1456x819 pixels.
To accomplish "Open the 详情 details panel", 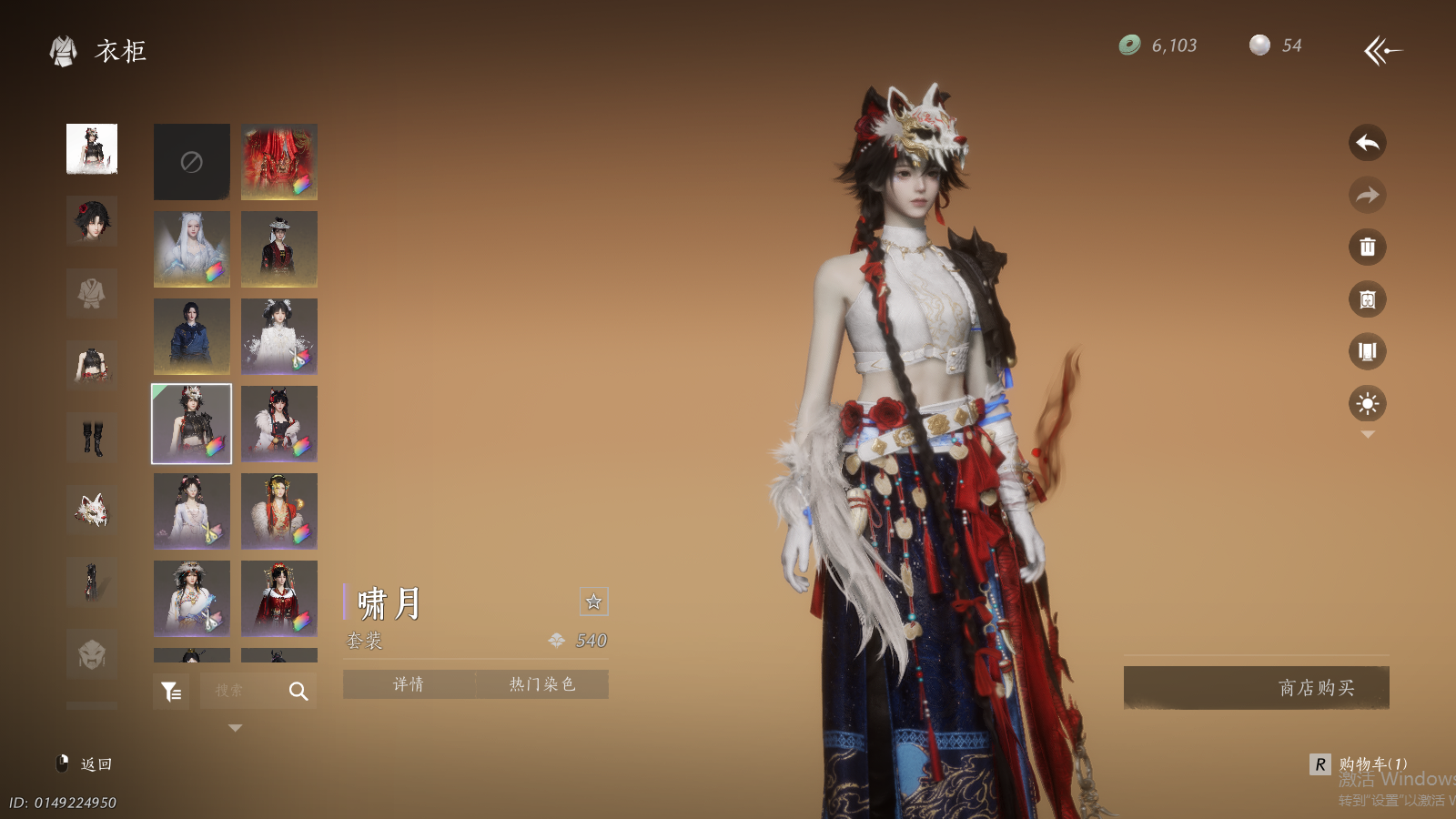I will pyautogui.click(x=409, y=684).
